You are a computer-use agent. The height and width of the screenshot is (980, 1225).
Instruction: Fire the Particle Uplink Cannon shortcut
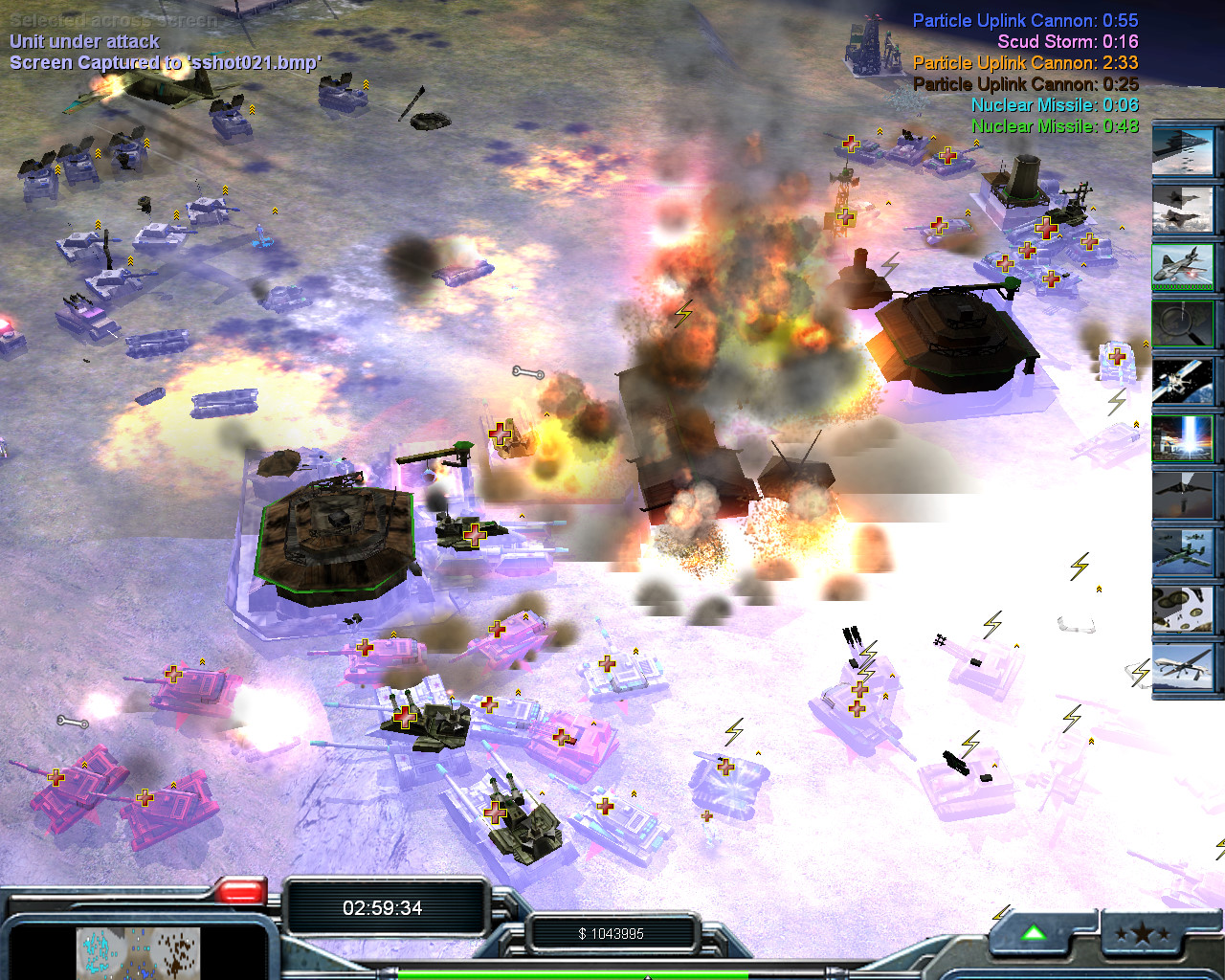(1183, 438)
